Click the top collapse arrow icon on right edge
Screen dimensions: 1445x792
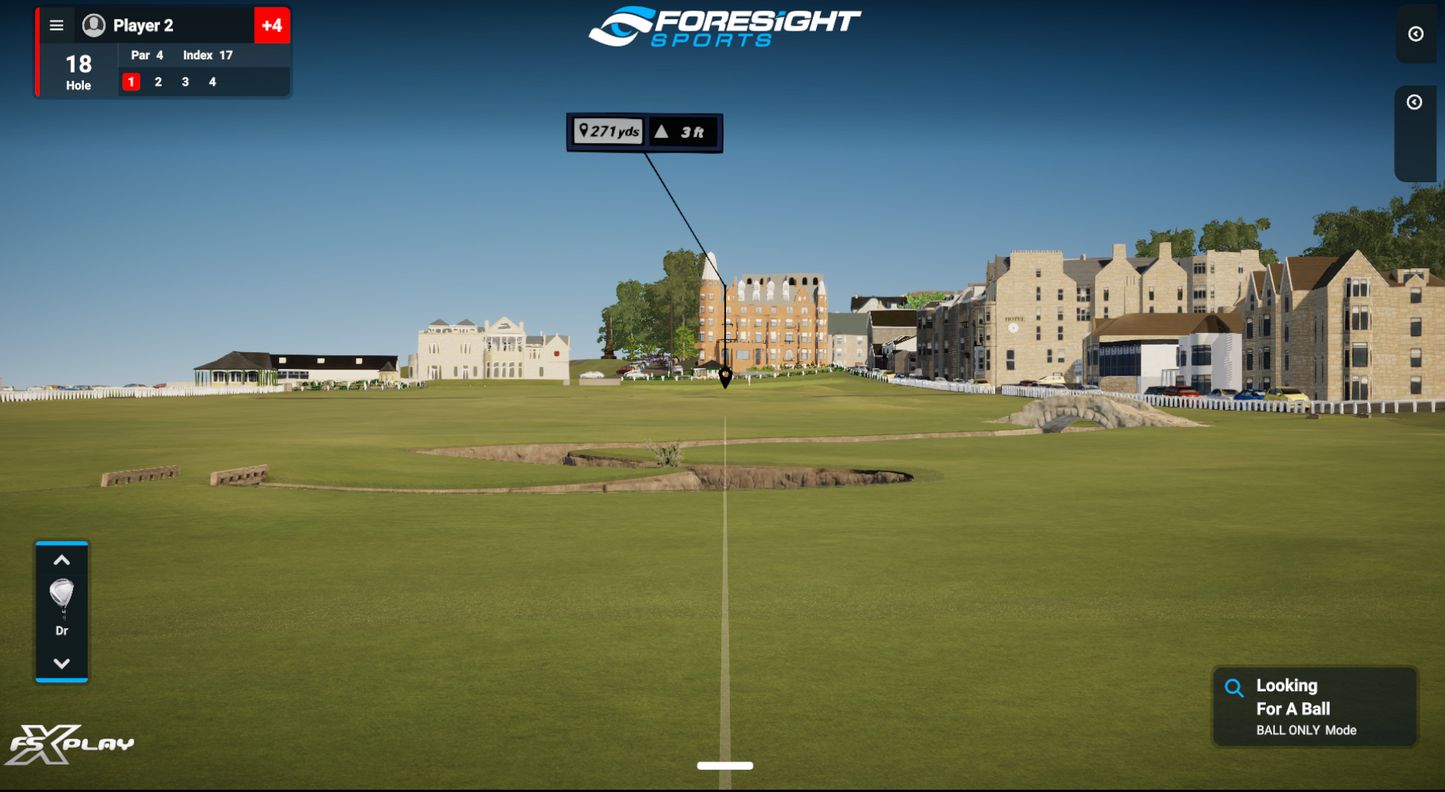pyautogui.click(x=1414, y=34)
